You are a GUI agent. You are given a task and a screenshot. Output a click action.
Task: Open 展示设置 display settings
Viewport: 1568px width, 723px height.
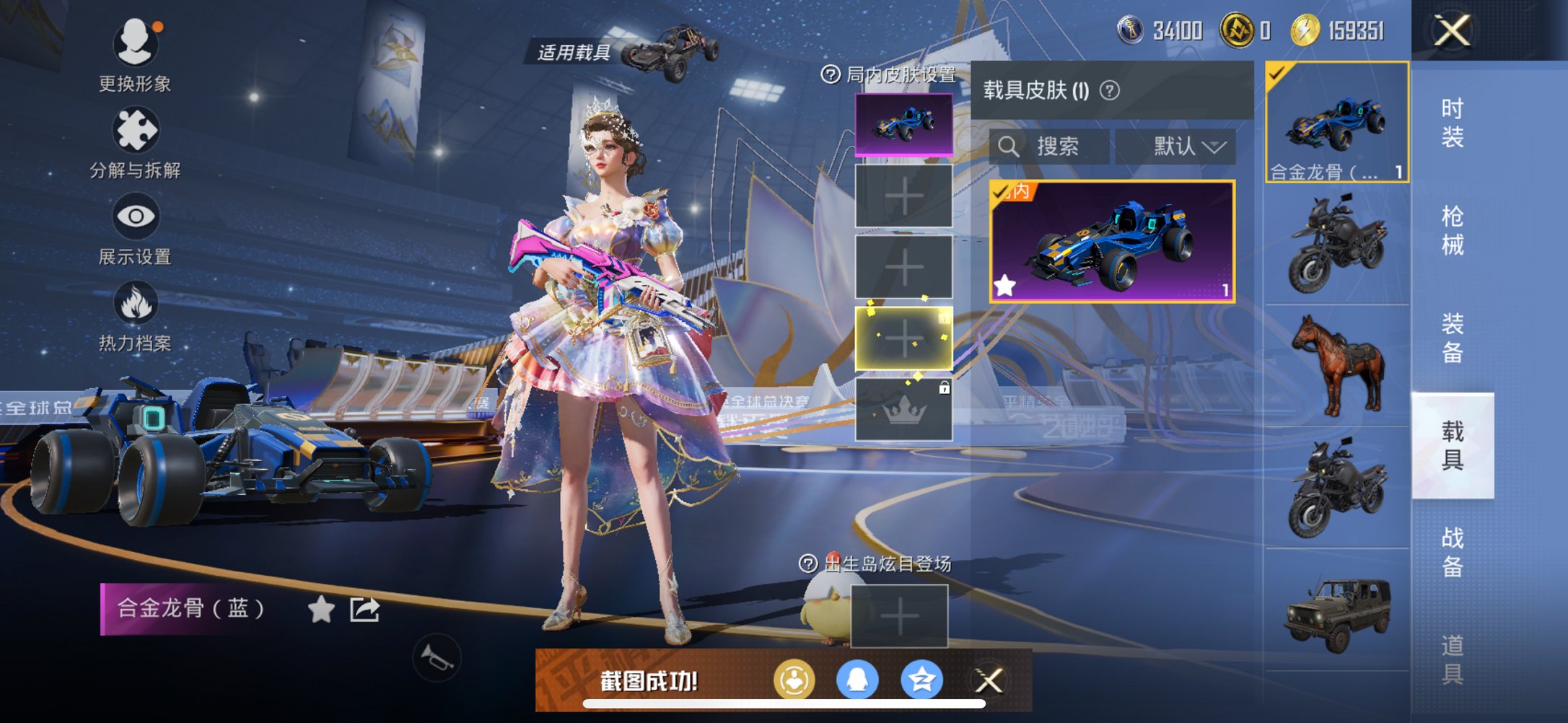coord(135,229)
